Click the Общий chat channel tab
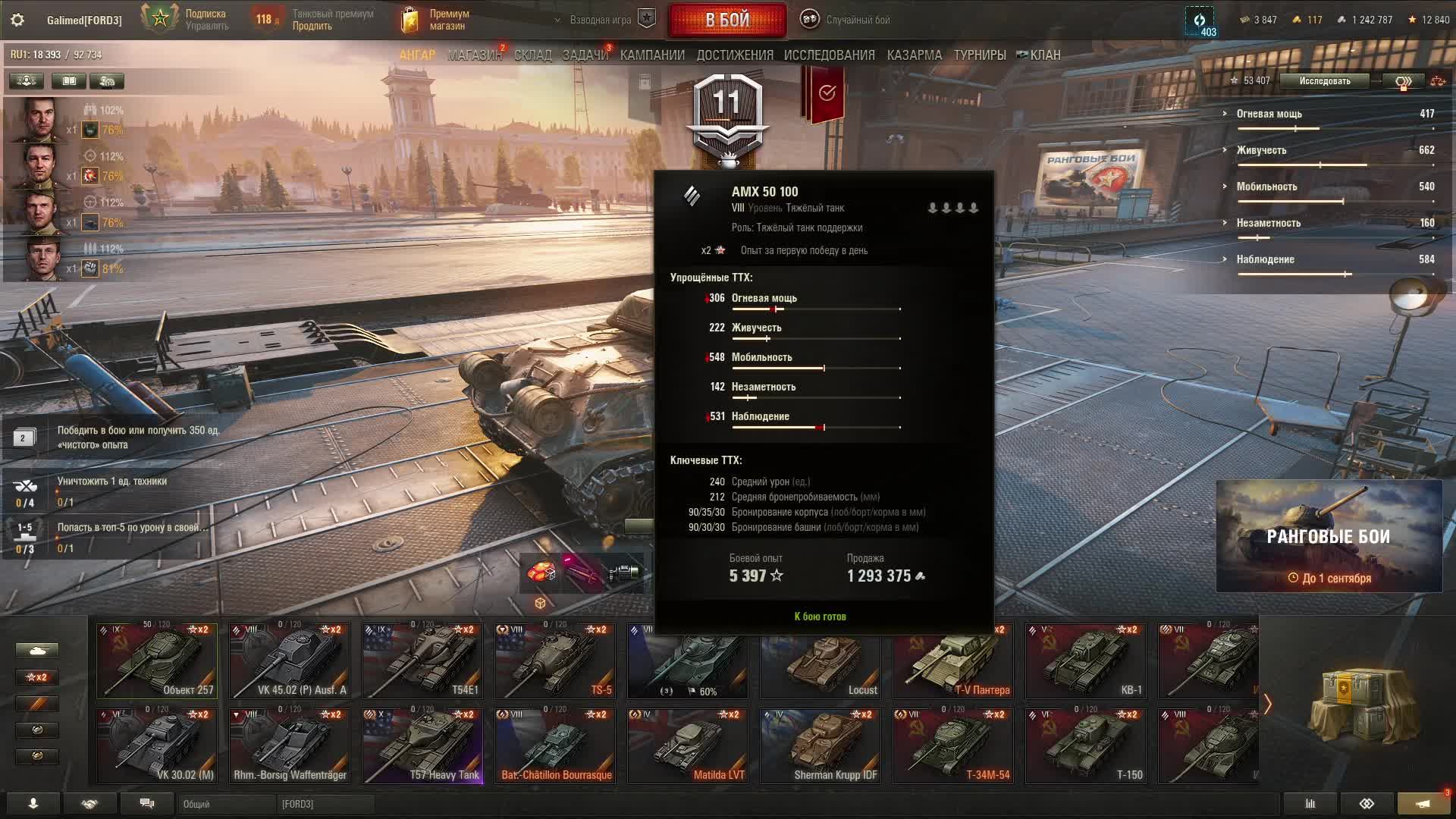The image size is (1456, 819). coord(224,804)
